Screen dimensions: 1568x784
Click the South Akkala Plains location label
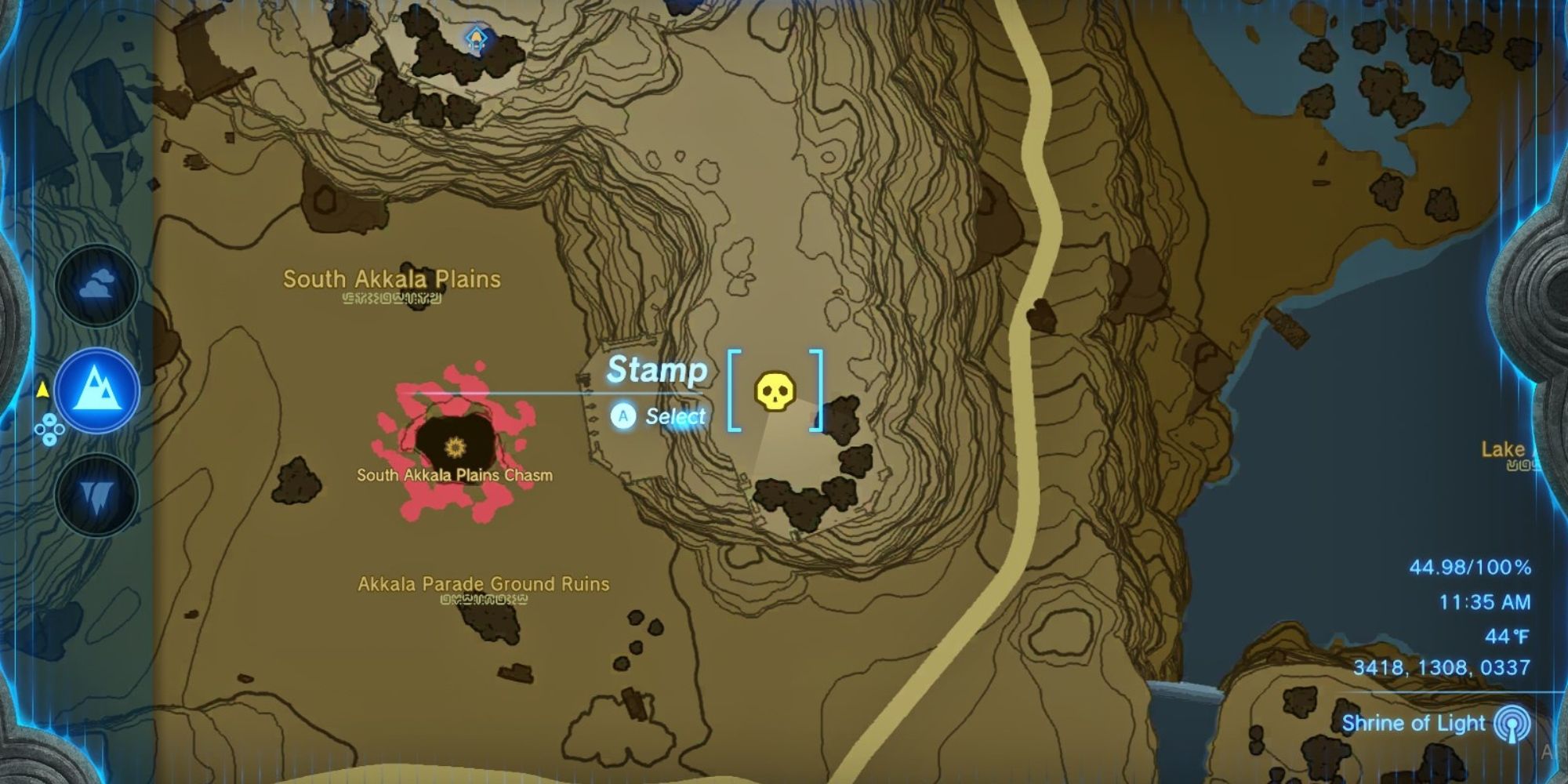[x=393, y=279]
